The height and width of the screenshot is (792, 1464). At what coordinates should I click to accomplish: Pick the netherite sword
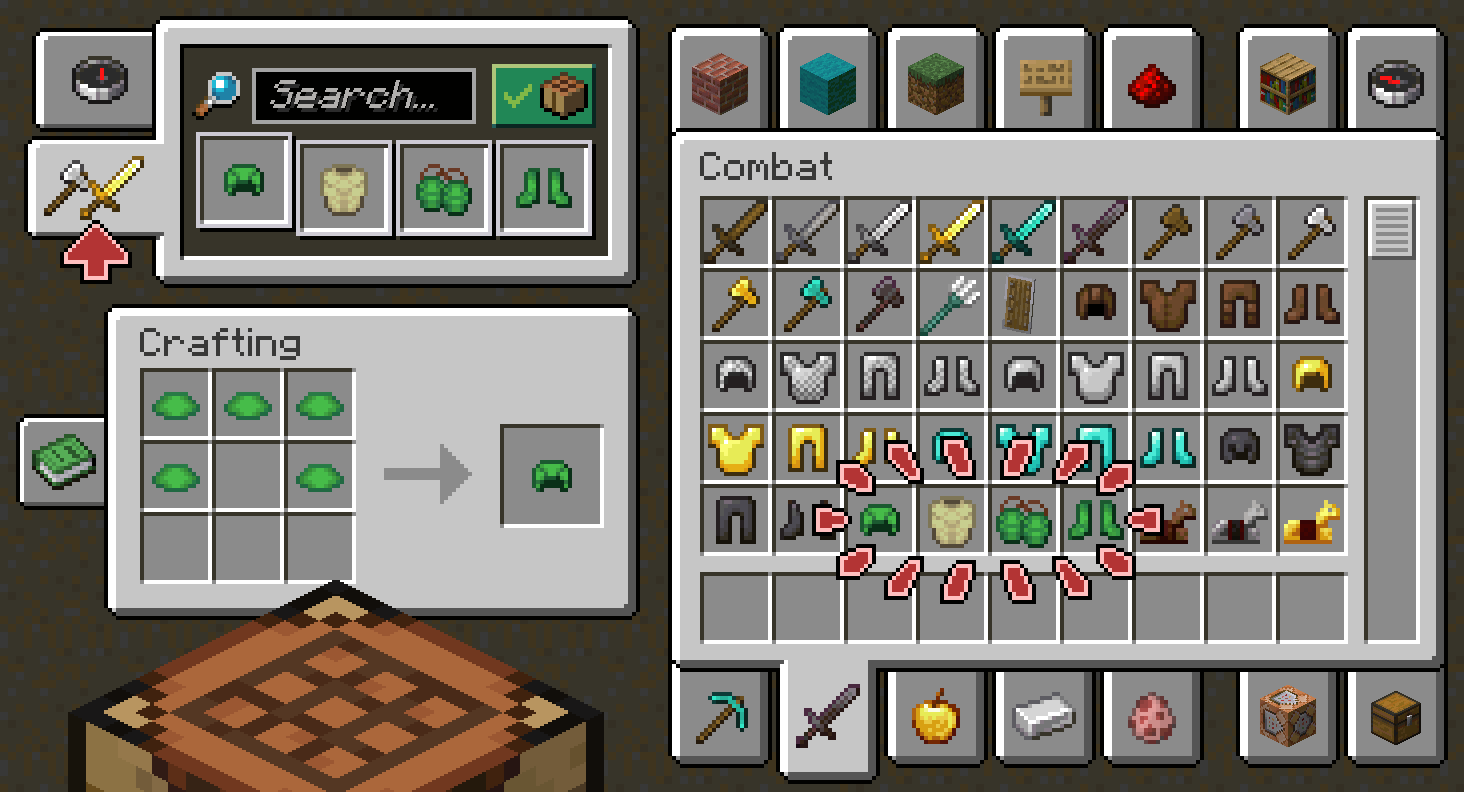tap(1095, 232)
